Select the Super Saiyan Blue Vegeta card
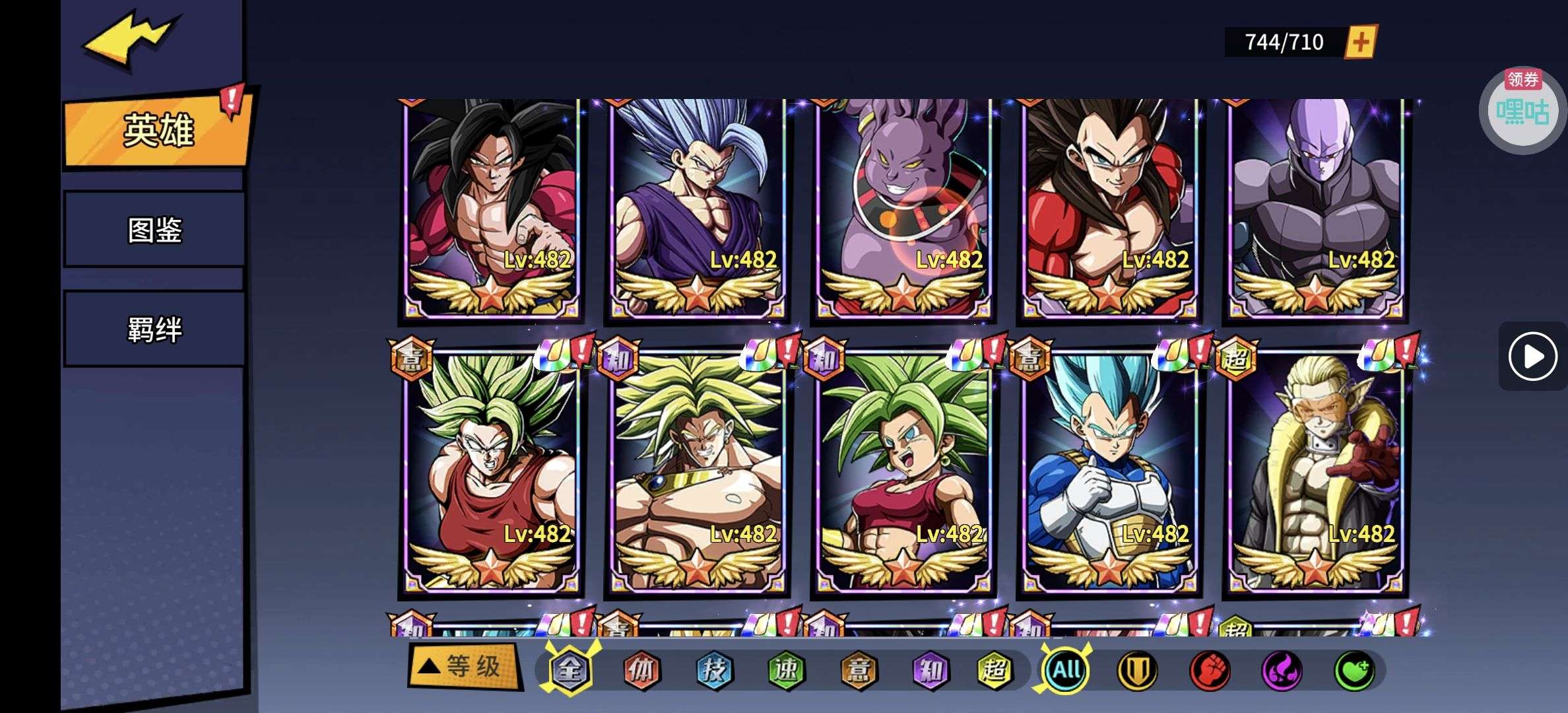The height and width of the screenshot is (713, 1568). tap(1109, 472)
